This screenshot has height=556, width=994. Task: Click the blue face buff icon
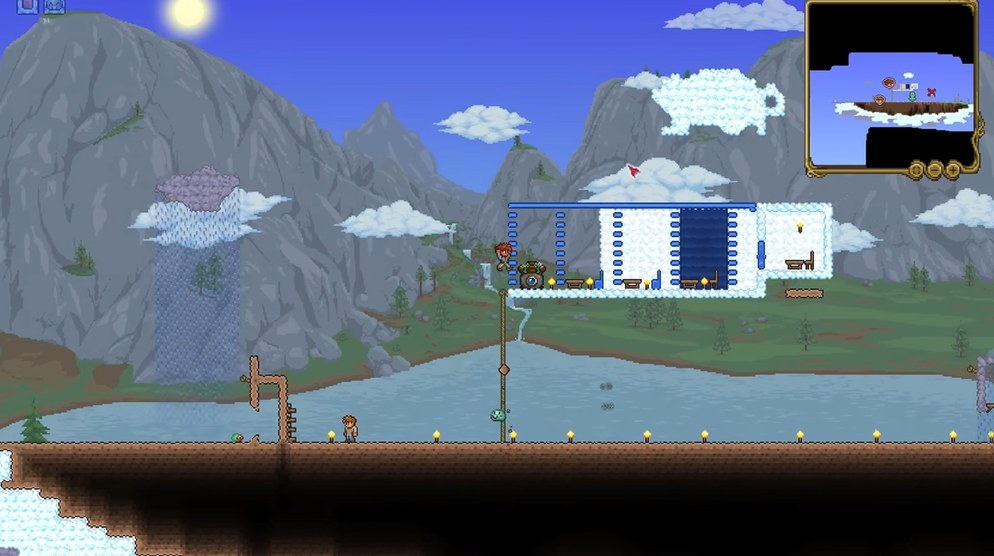54,6
